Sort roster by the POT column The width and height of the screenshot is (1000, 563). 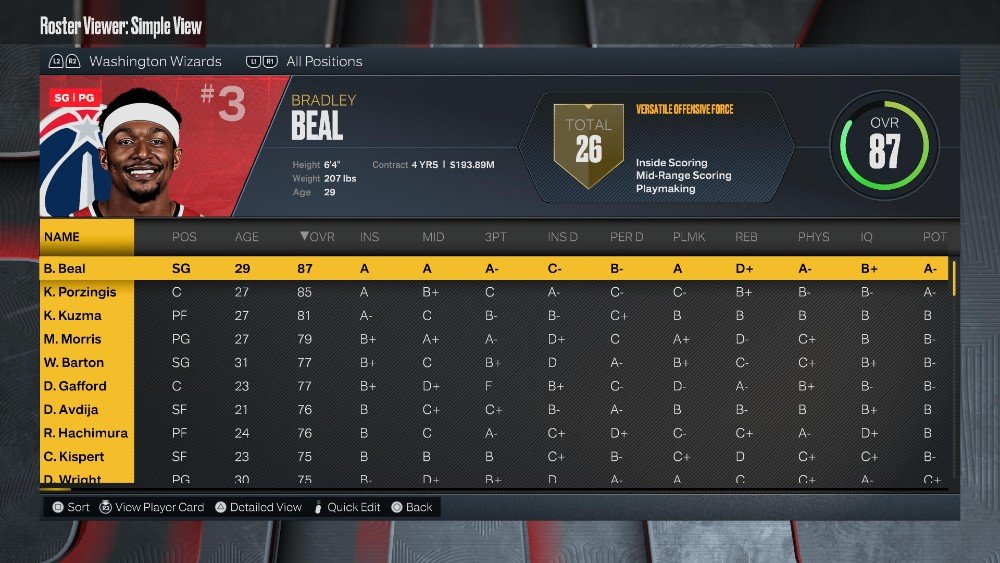pos(934,237)
